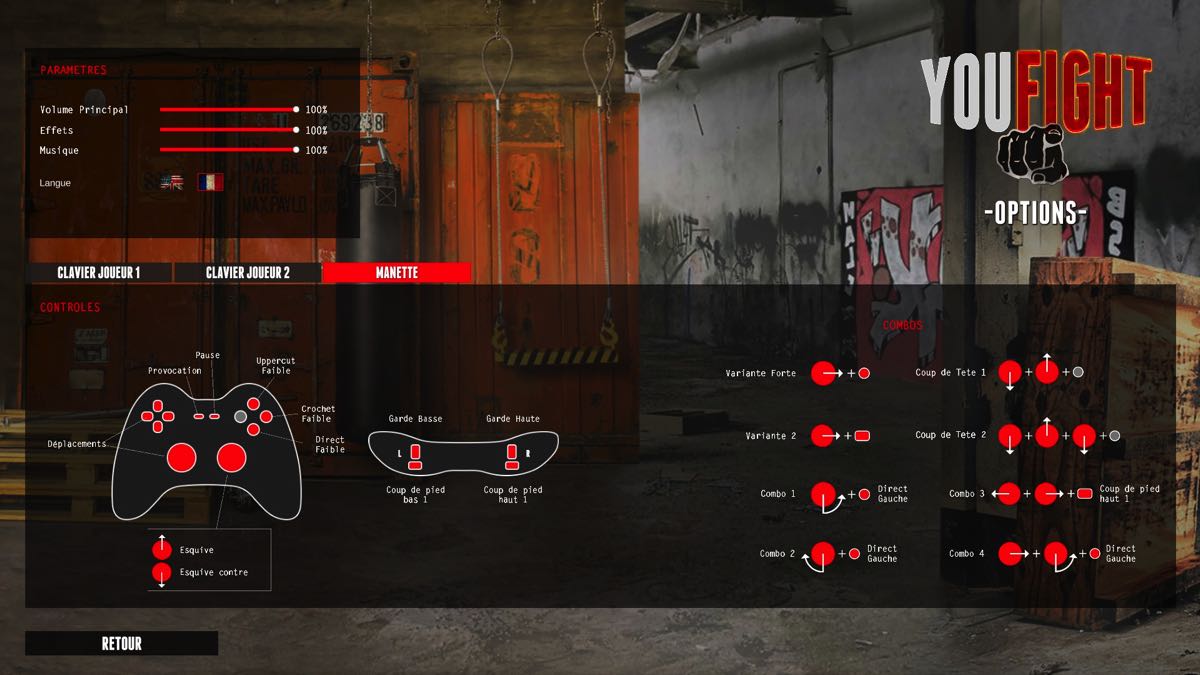Viewport: 1200px width, 675px height.
Task: Change the Musique volume slider
Action: tap(296, 150)
